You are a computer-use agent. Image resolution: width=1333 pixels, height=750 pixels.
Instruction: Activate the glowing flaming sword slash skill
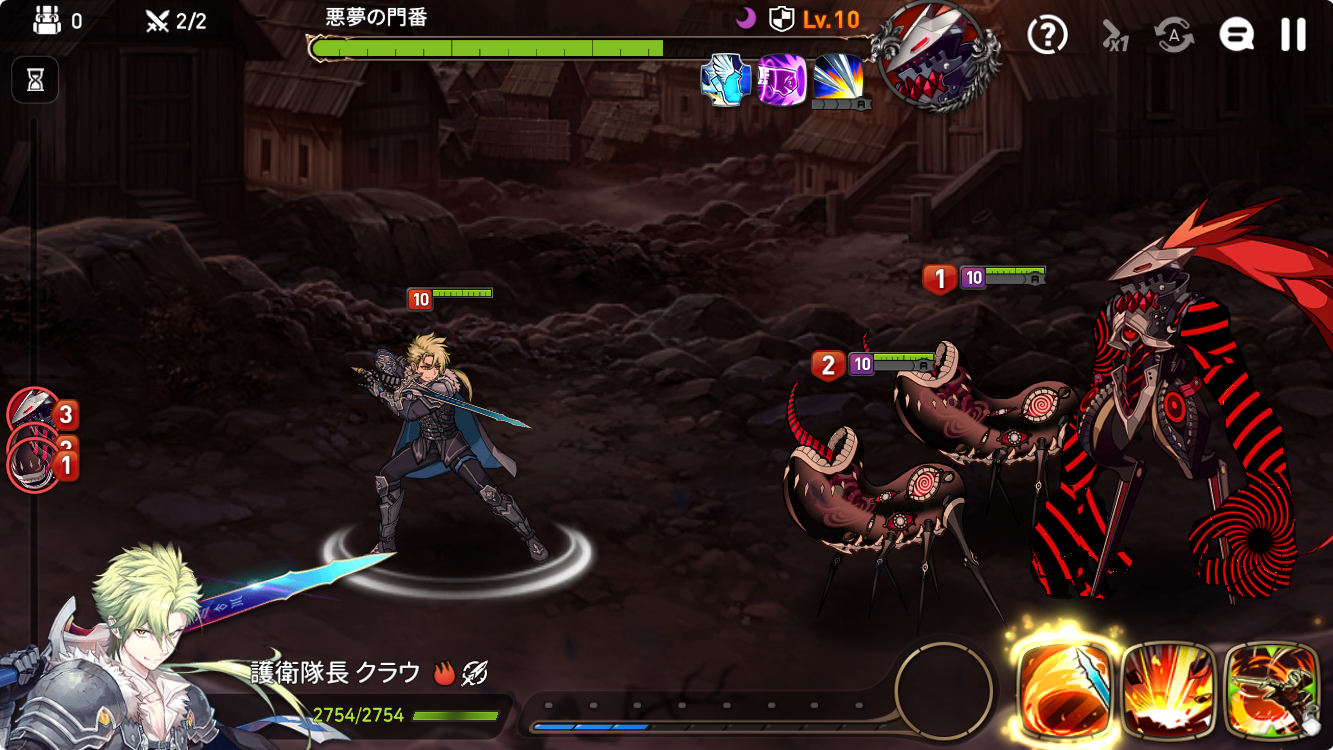[x=1065, y=689]
